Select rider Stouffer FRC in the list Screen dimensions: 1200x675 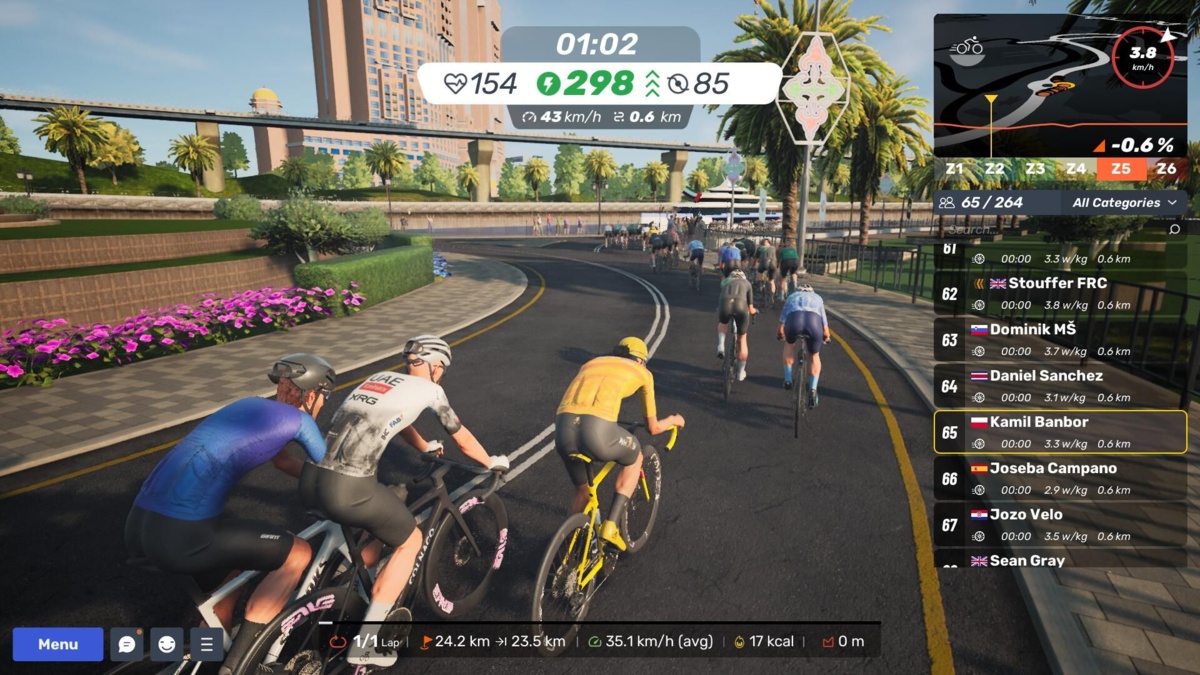[x=1060, y=293]
